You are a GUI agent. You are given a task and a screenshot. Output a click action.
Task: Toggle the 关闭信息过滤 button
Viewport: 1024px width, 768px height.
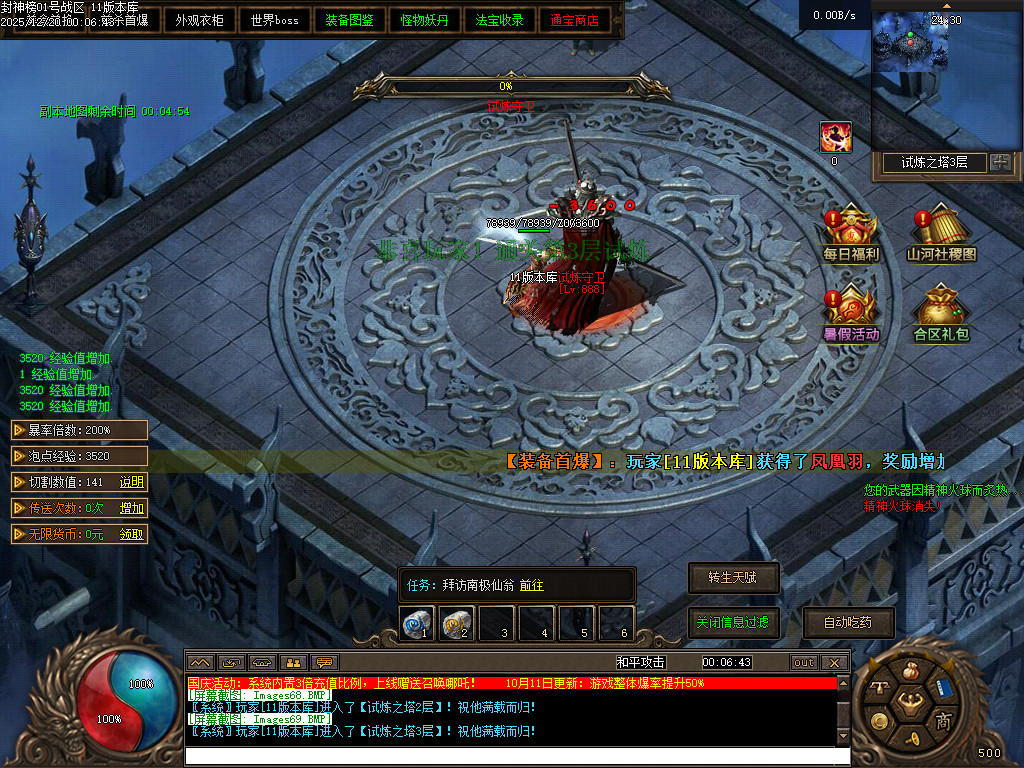click(733, 622)
